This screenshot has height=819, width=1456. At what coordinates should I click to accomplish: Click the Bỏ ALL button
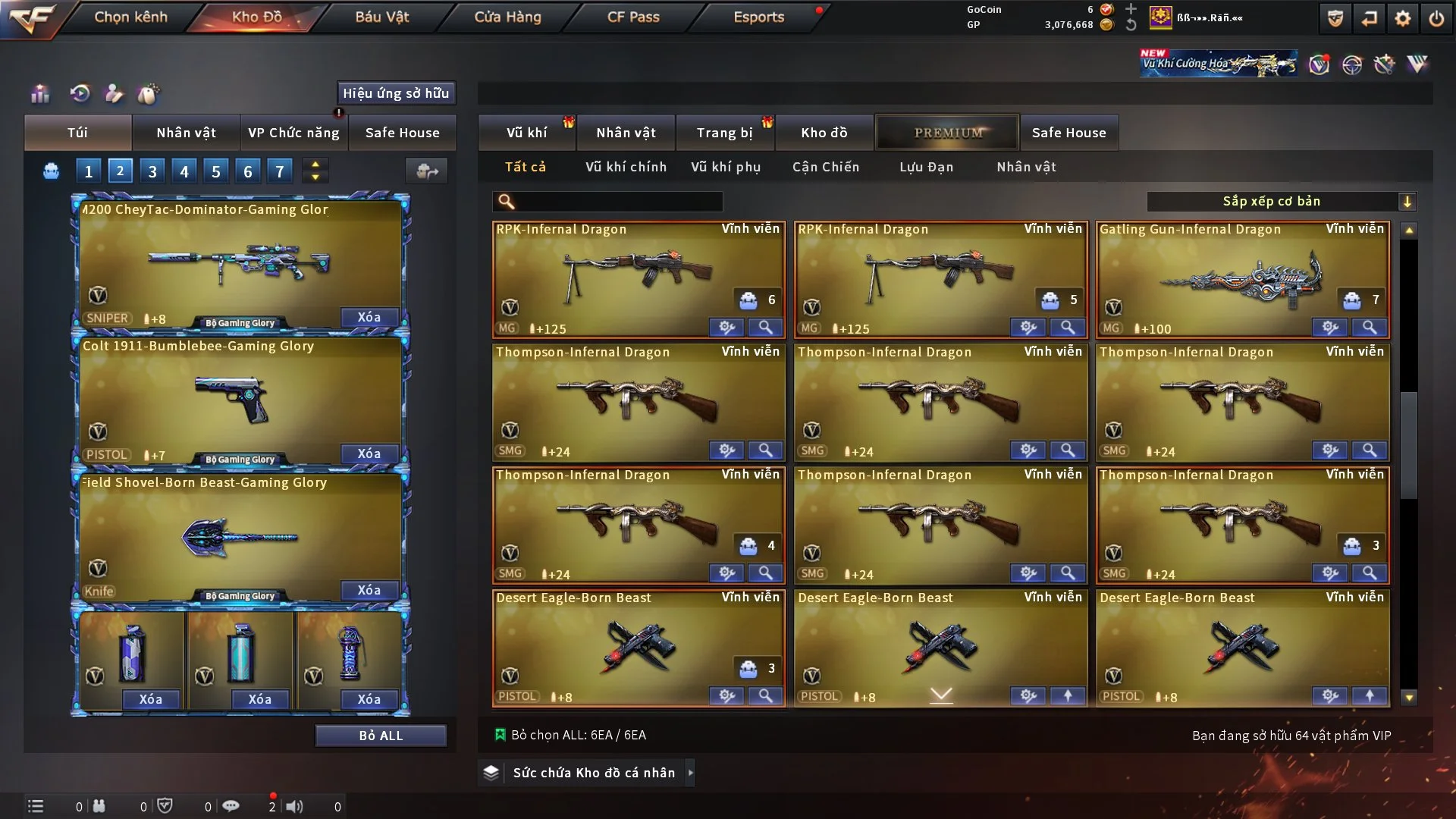coord(381,736)
